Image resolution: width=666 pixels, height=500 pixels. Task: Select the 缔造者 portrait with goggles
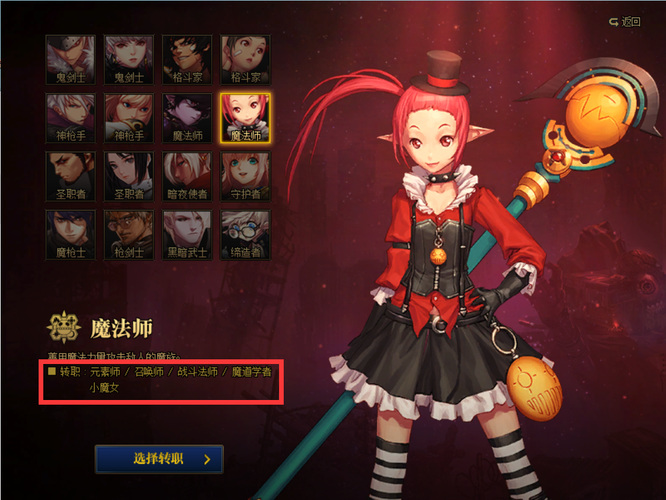[245, 234]
